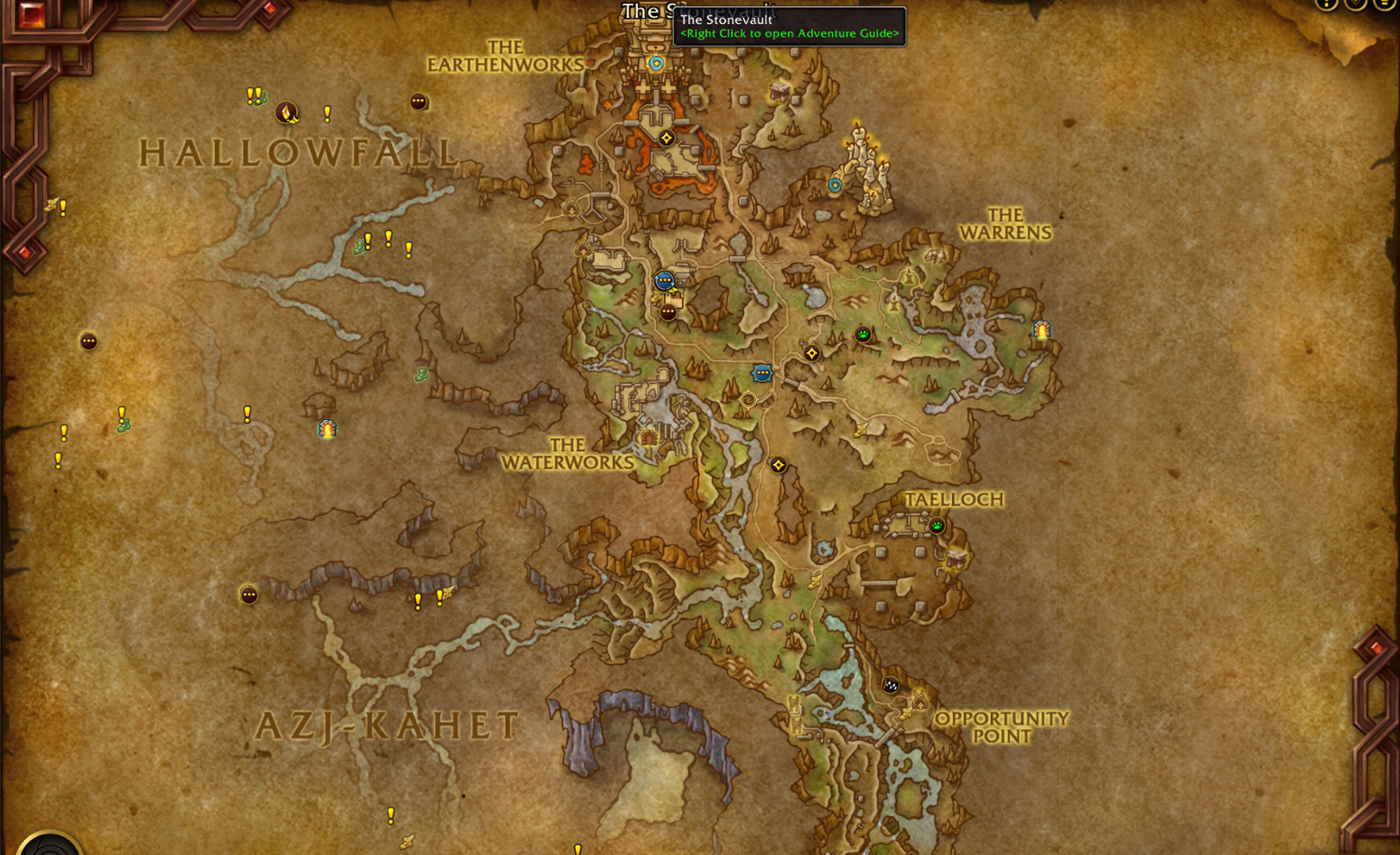Click the blue waterfall swirl pin in The Warrens
Viewport: 1400px width, 855px height.
[x=833, y=185]
